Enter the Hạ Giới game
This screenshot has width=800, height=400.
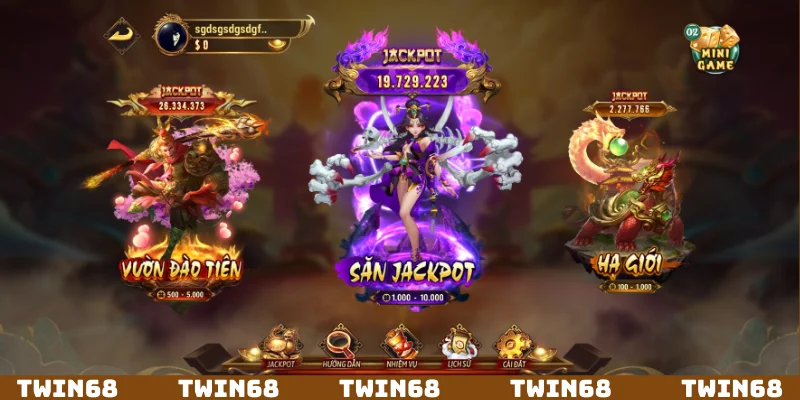point(629,200)
